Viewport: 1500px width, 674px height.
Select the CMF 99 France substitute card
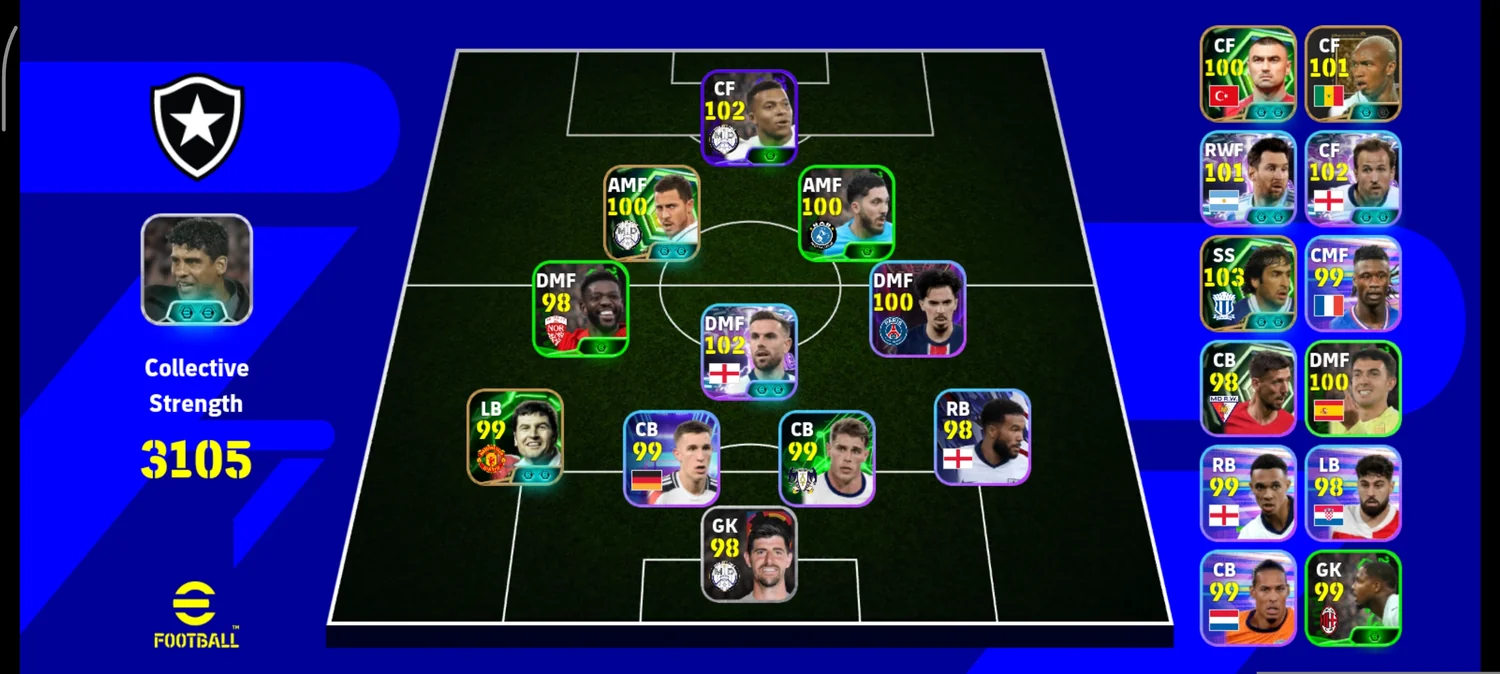1353,284
